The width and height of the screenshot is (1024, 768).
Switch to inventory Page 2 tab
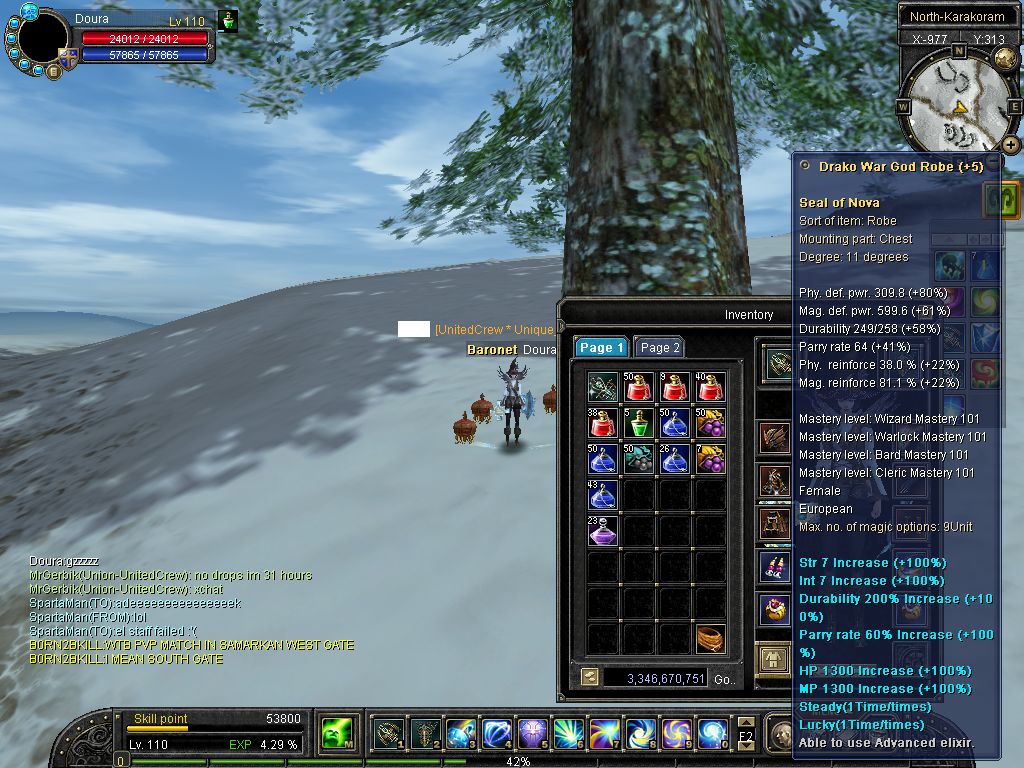tap(660, 347)
